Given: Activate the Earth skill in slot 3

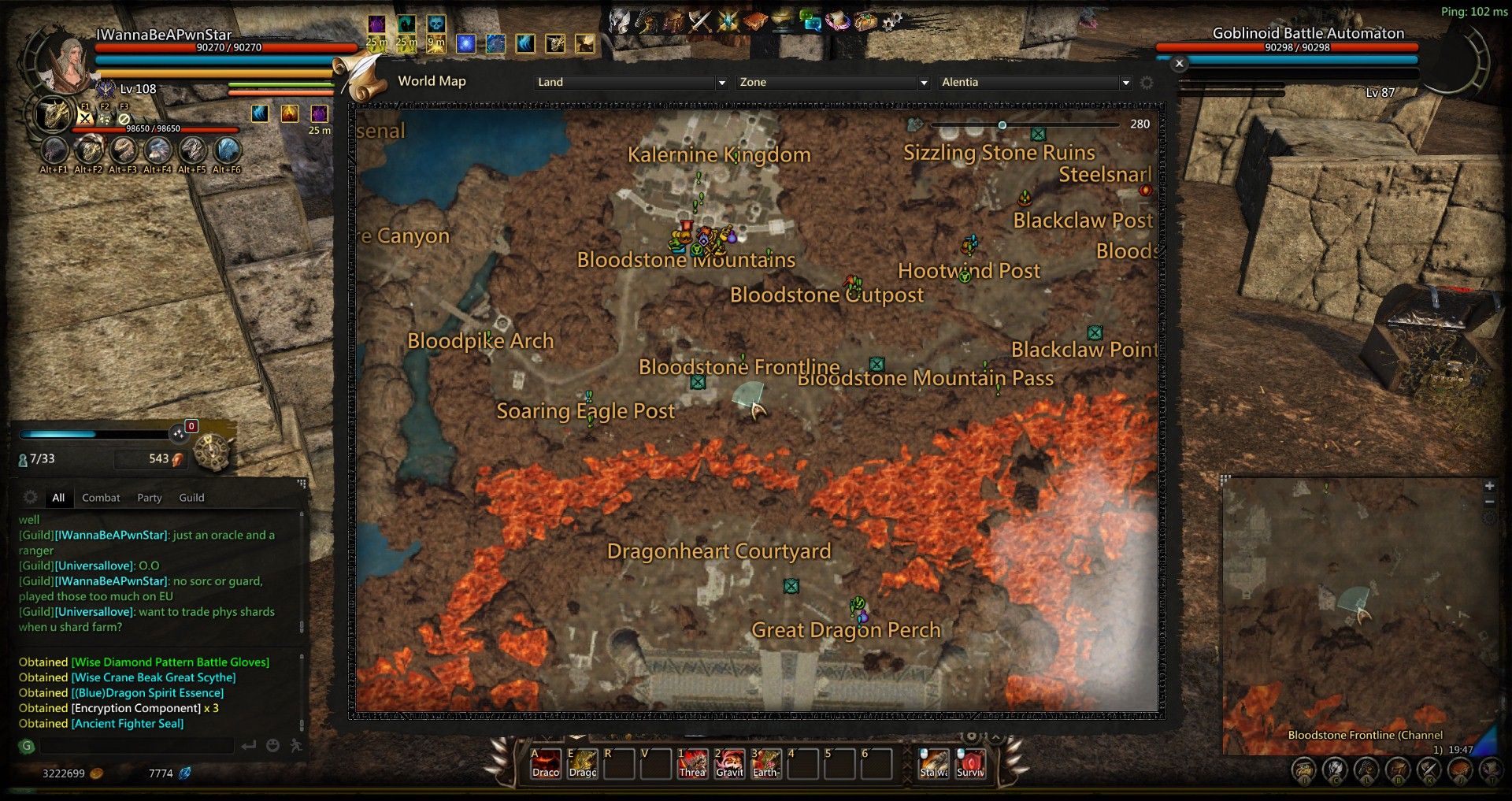Looking at the screenshot, I should click(x=765, y=763).
